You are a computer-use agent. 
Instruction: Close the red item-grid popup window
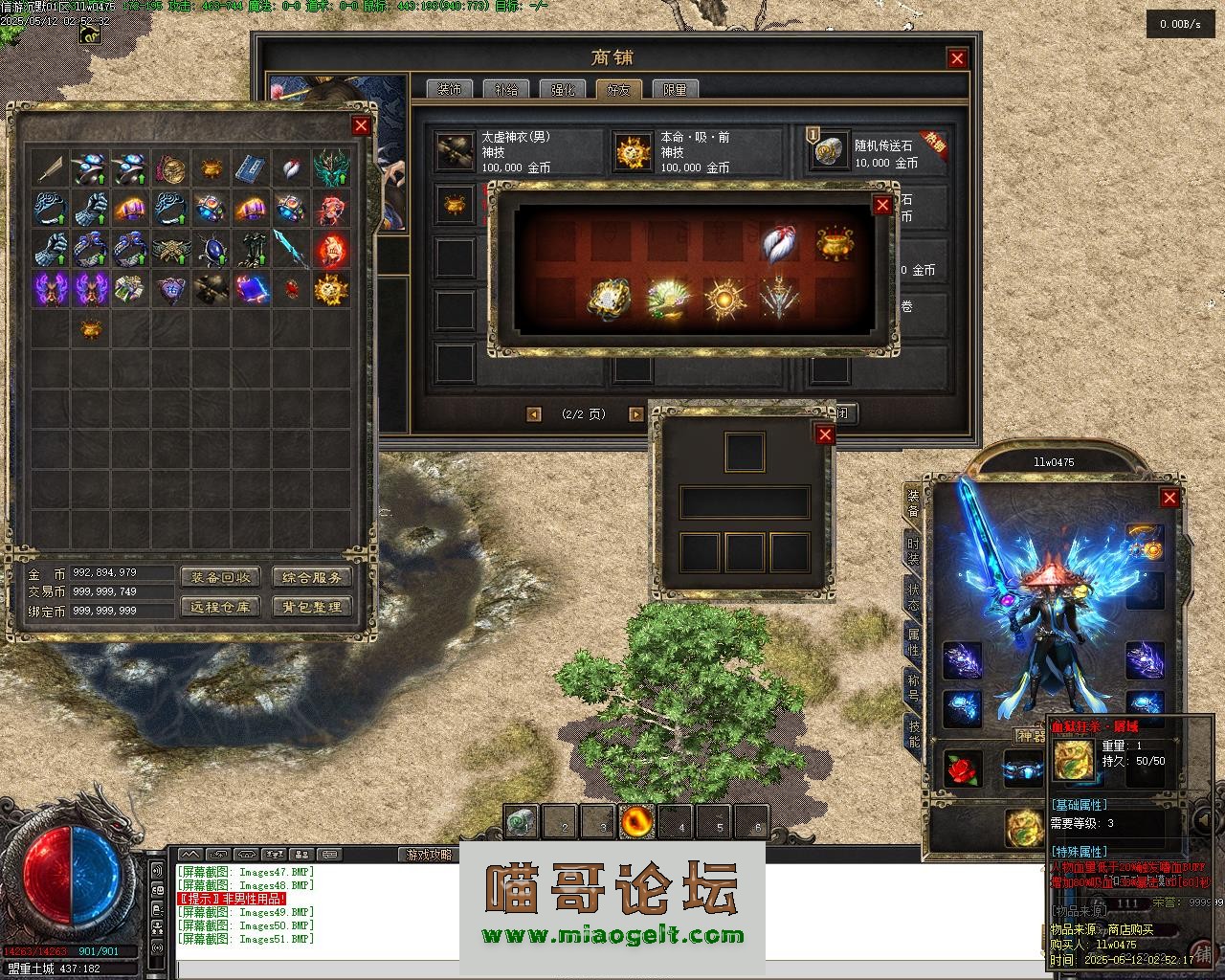click(882, 205)
